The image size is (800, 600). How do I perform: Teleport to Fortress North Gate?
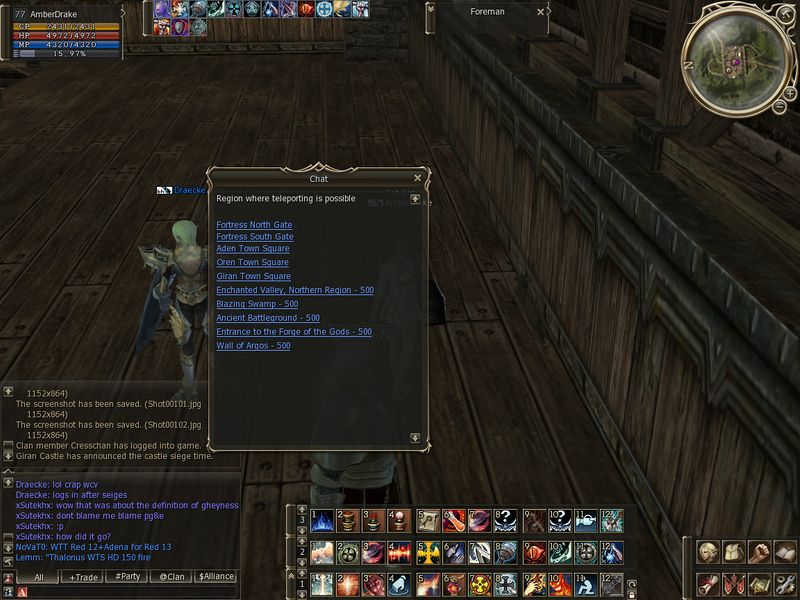[x=254, y=225]
